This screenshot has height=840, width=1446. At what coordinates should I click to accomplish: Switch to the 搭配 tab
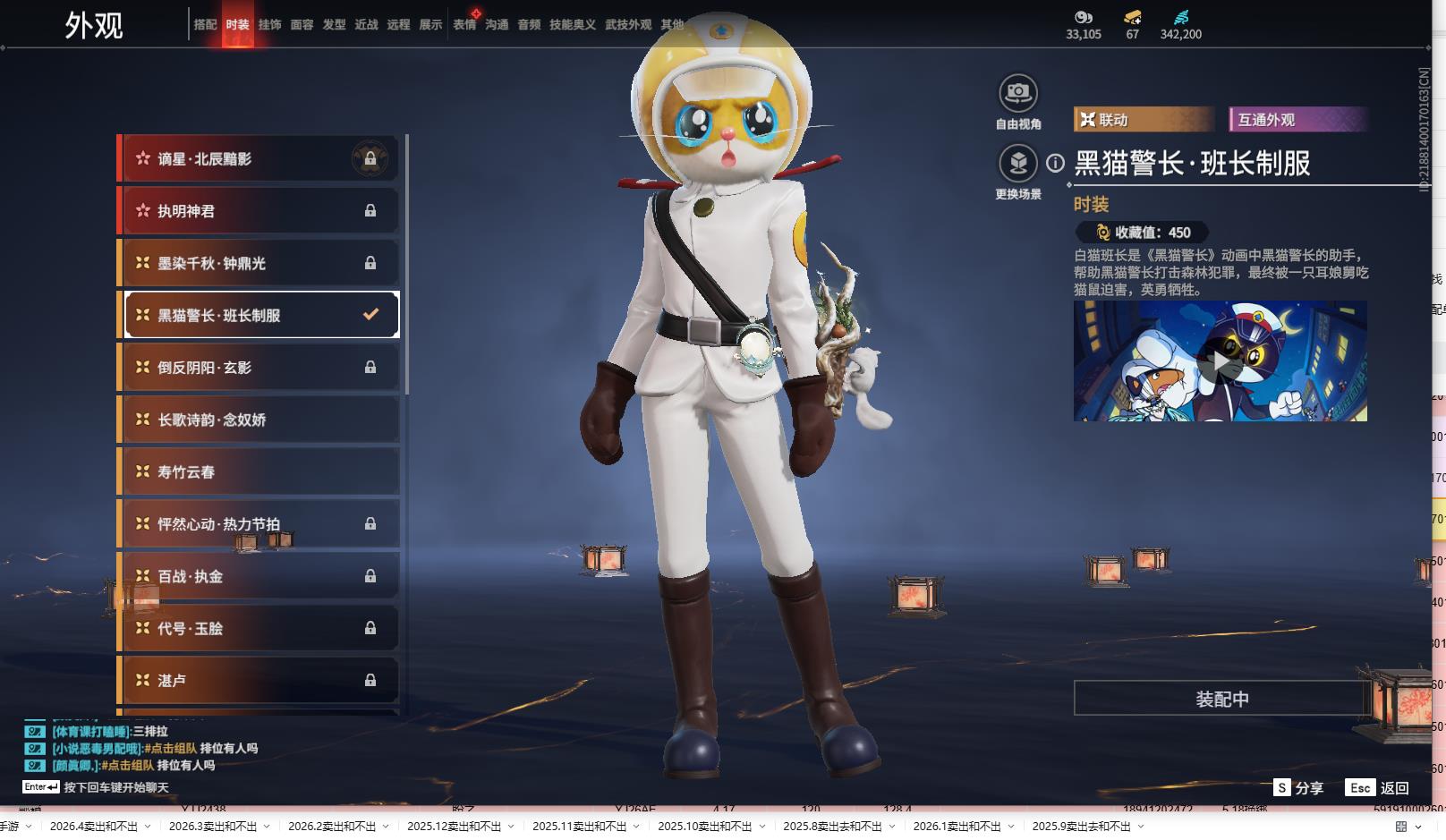[x=205, y=25]
